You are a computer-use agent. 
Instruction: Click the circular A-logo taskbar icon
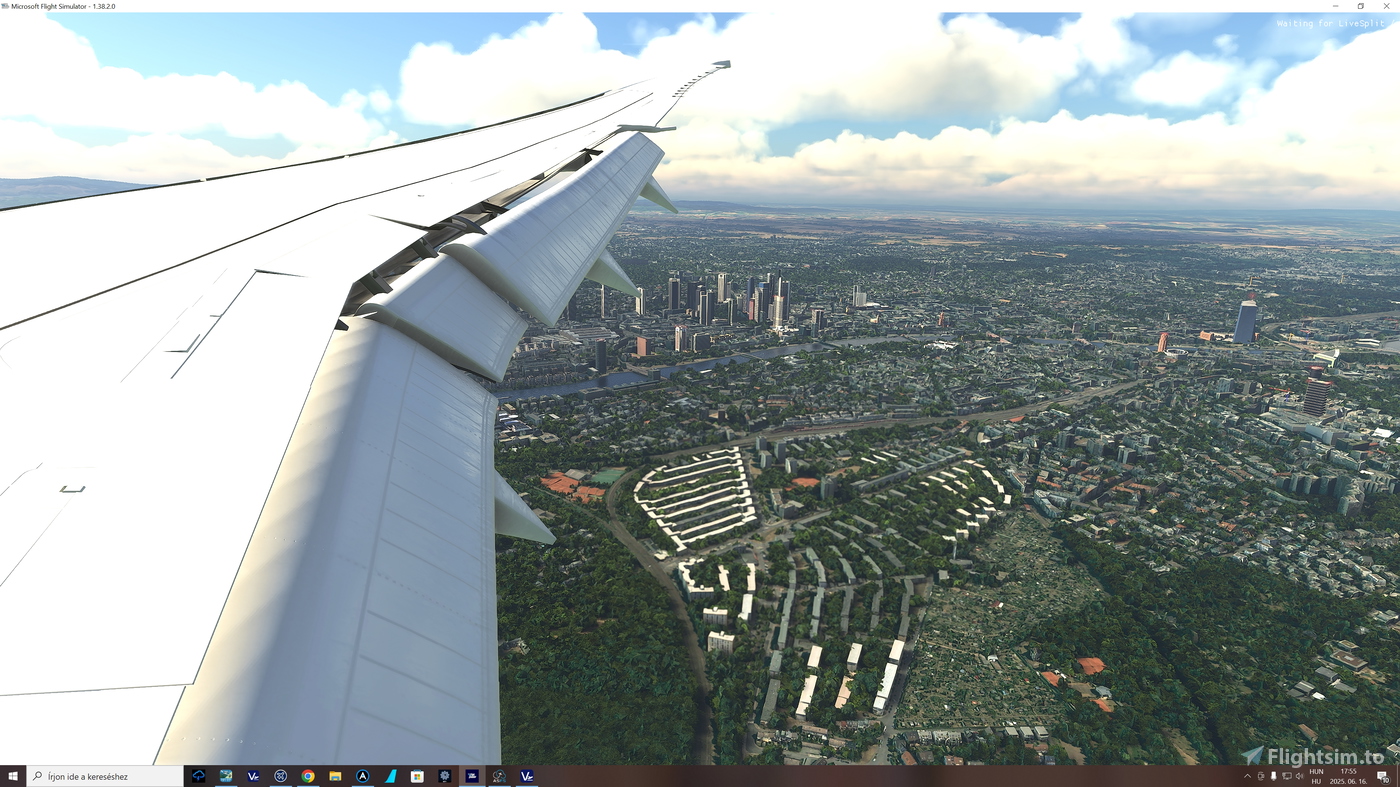[364, 775]
